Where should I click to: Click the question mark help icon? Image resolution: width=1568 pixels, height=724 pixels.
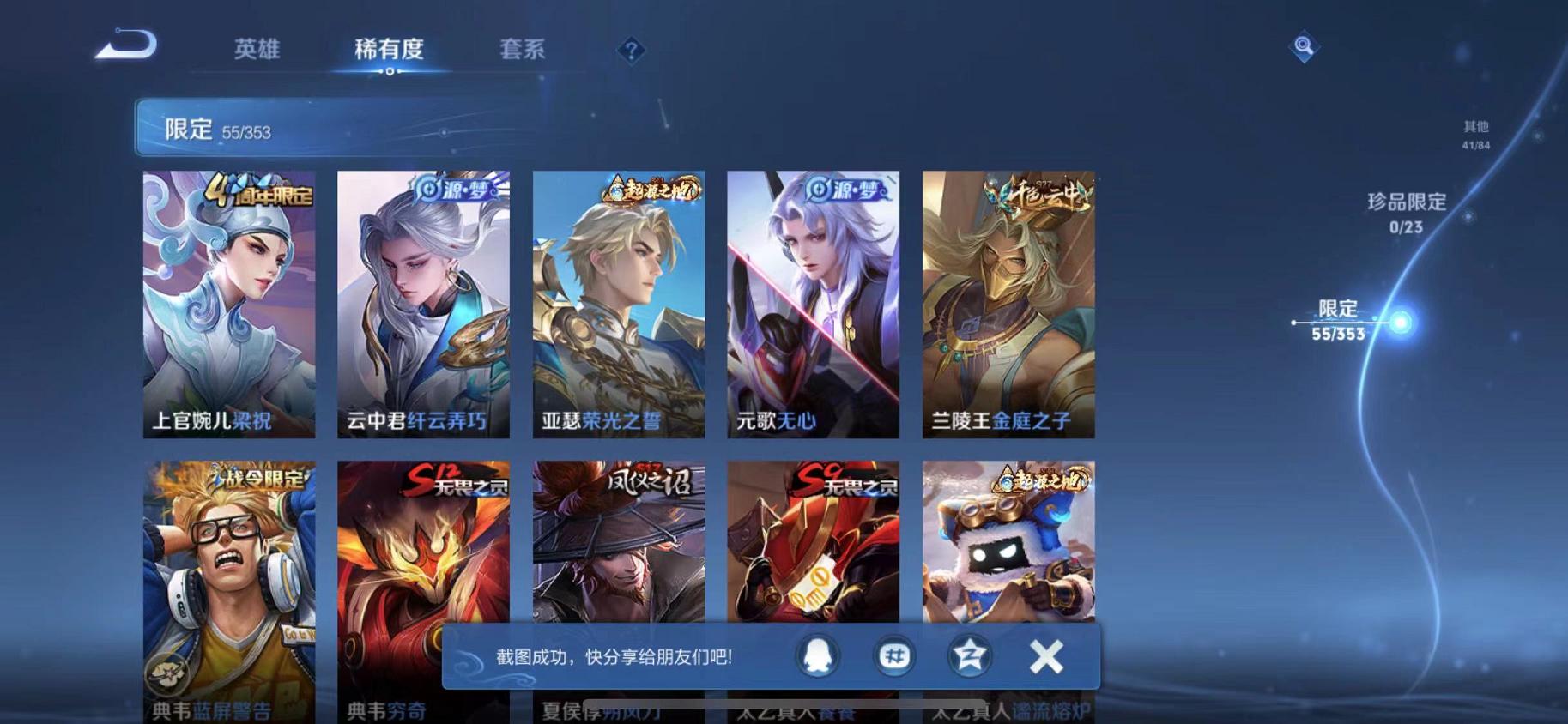coord(631,51)
